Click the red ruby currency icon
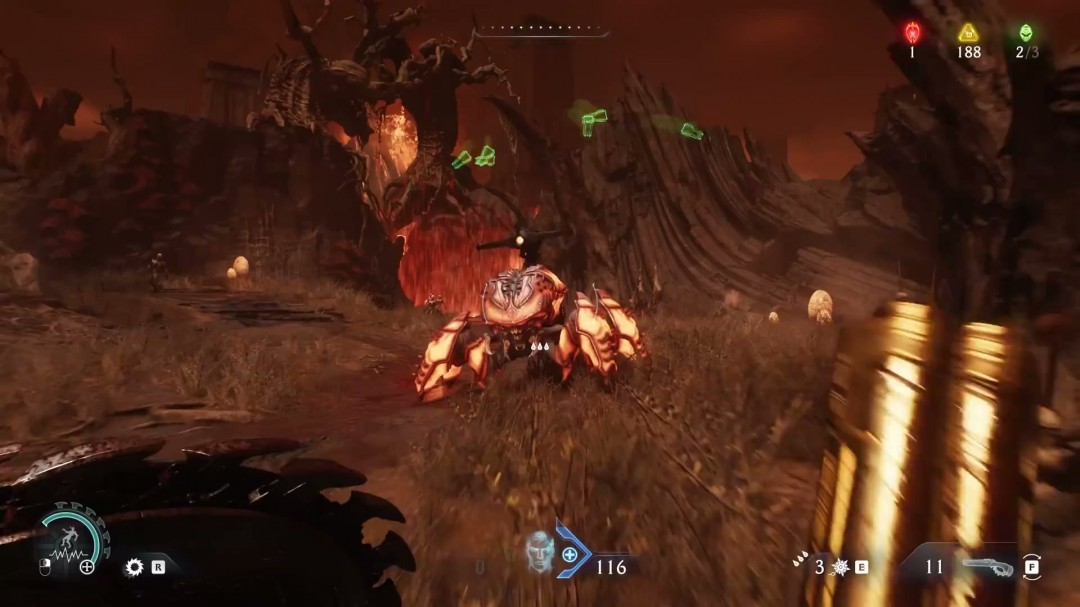1080x607 pixels. point(912,31)
